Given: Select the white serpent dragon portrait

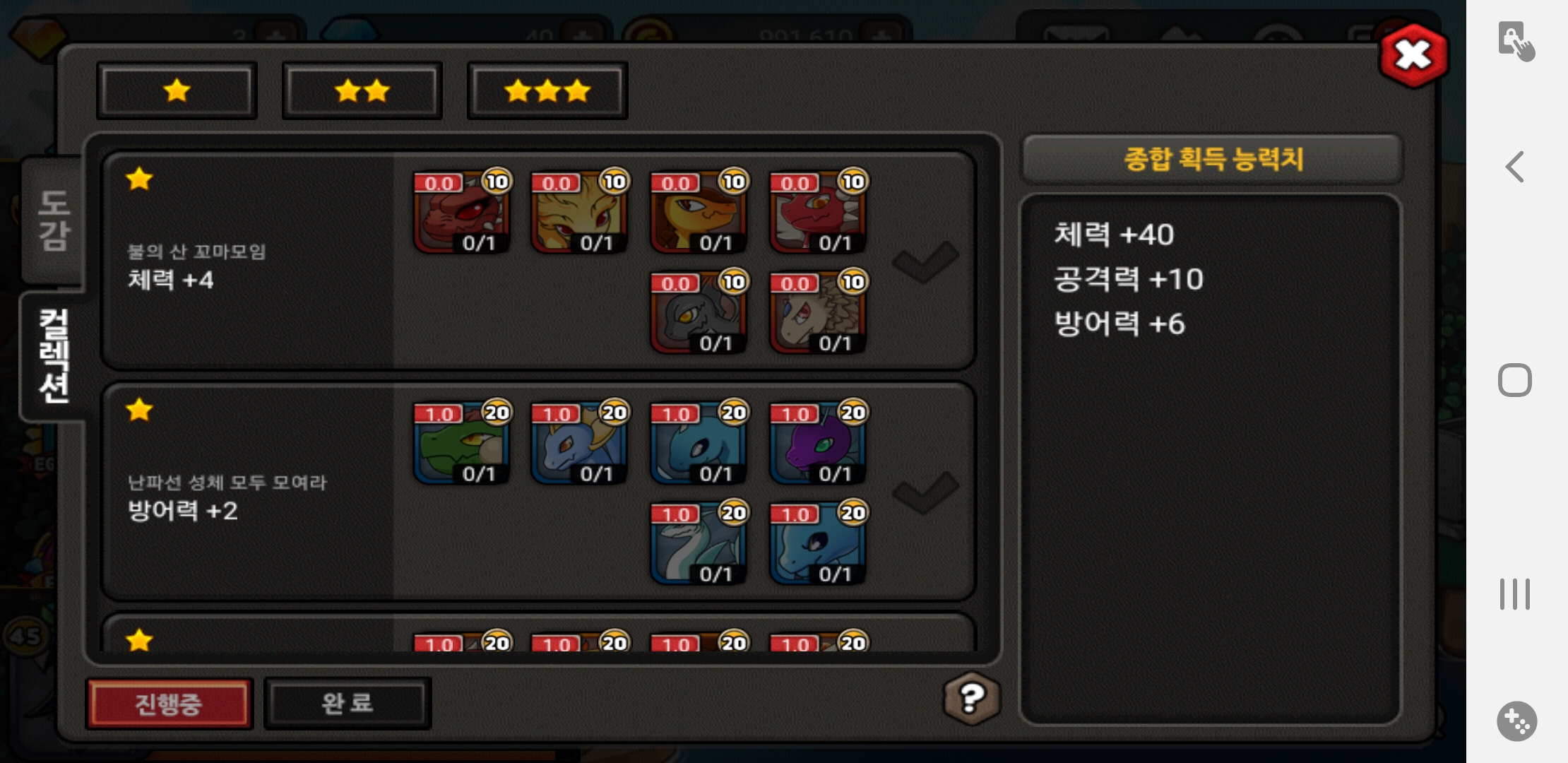Looking at the screenshot, I should tap(699, 544).
